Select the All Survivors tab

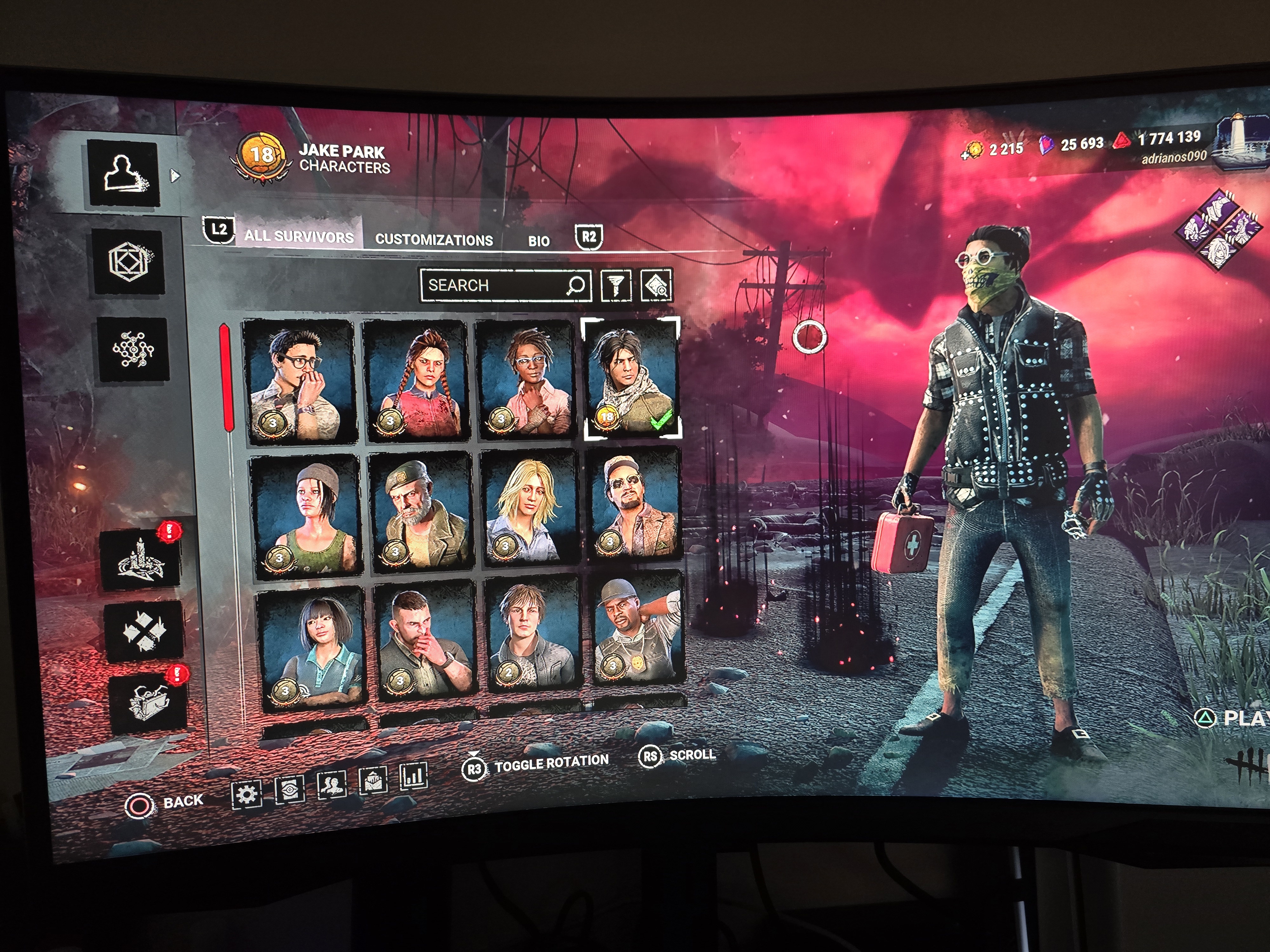298,236
